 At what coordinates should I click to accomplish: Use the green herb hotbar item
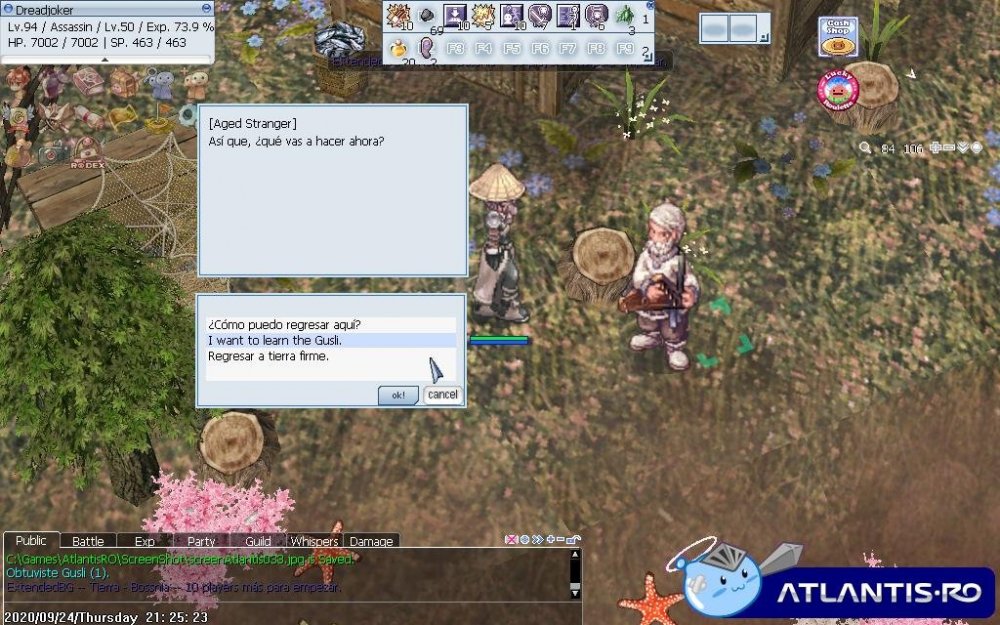pos(625,15)
